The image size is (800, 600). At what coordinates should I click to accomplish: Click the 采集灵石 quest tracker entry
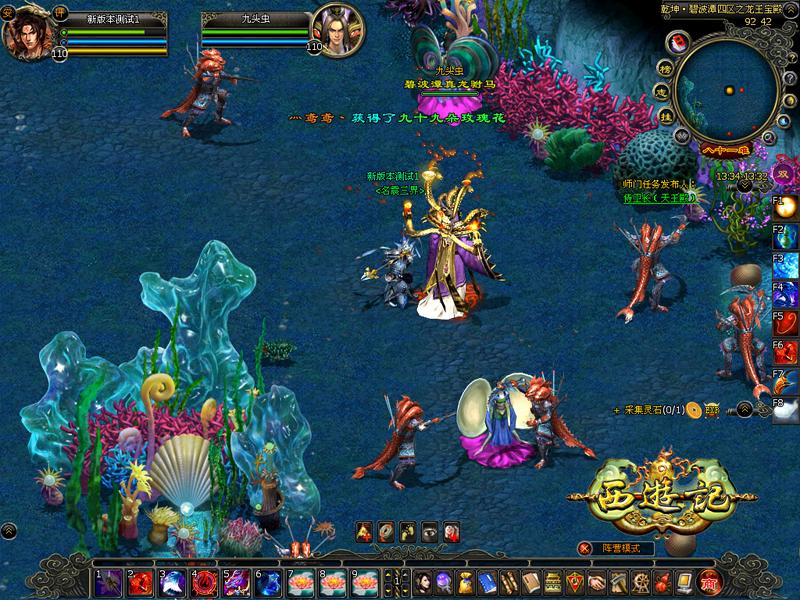pos(655,410)
